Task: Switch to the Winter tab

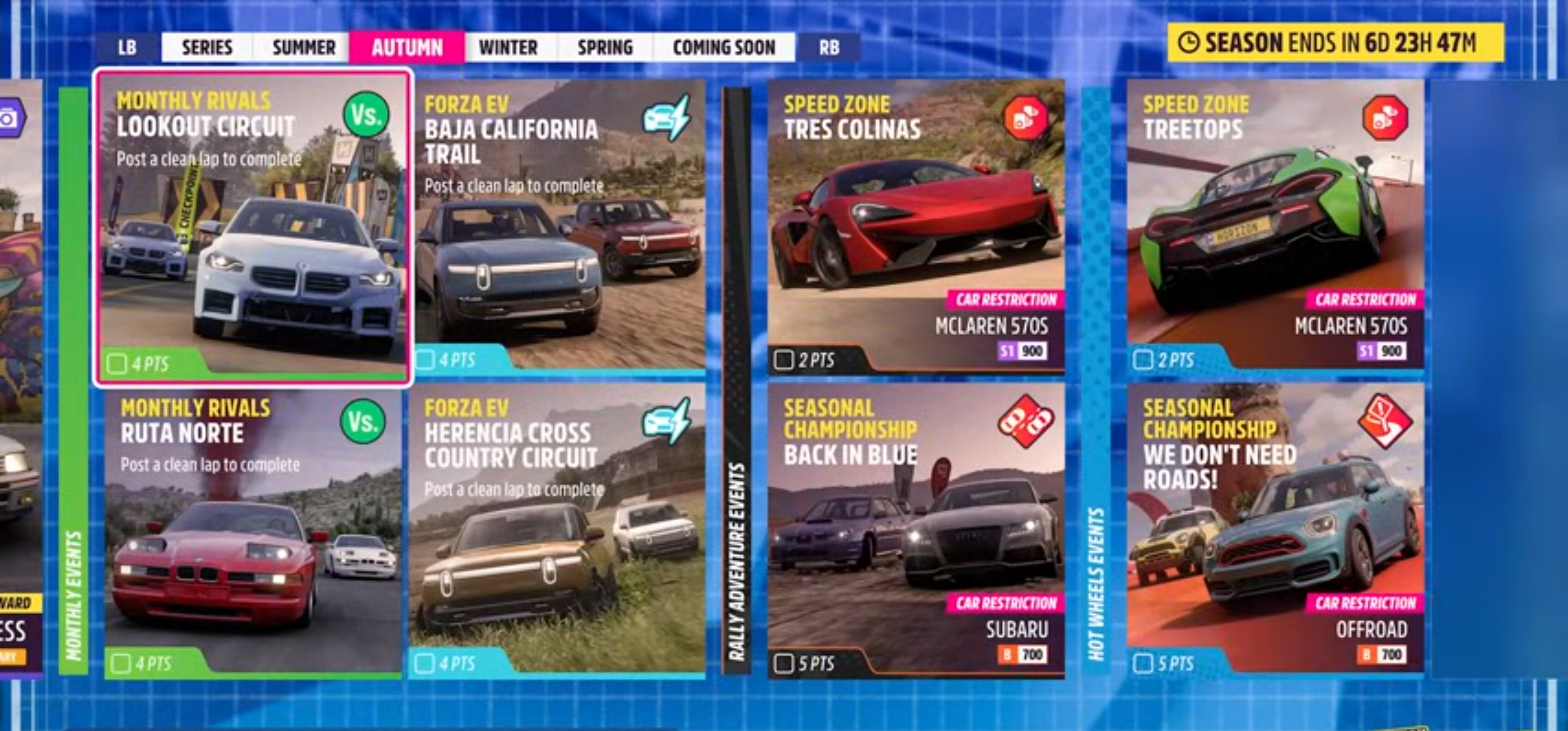Action: 509,47
